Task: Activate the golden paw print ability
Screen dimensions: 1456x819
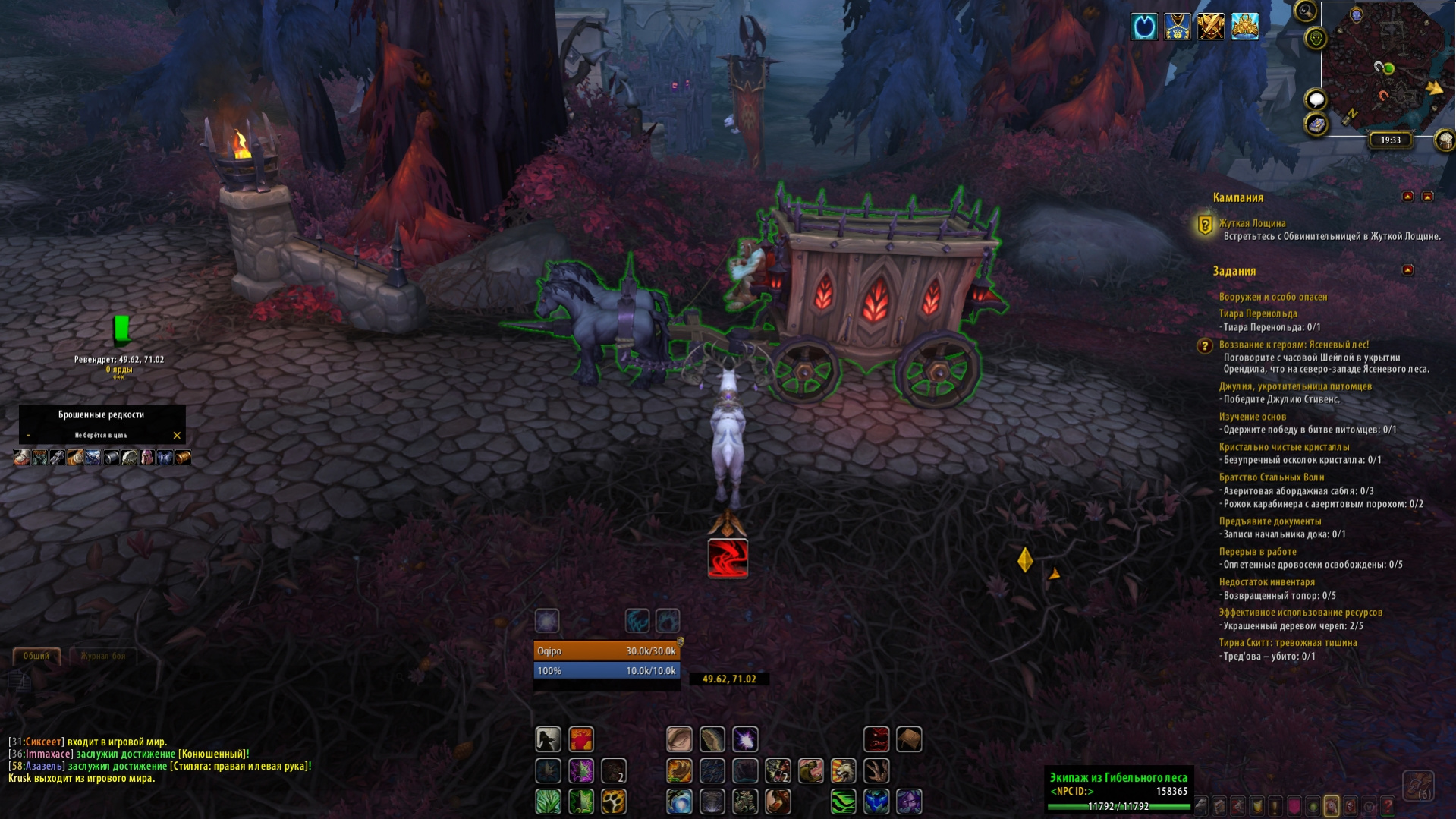Action: (x=614, y=802)
